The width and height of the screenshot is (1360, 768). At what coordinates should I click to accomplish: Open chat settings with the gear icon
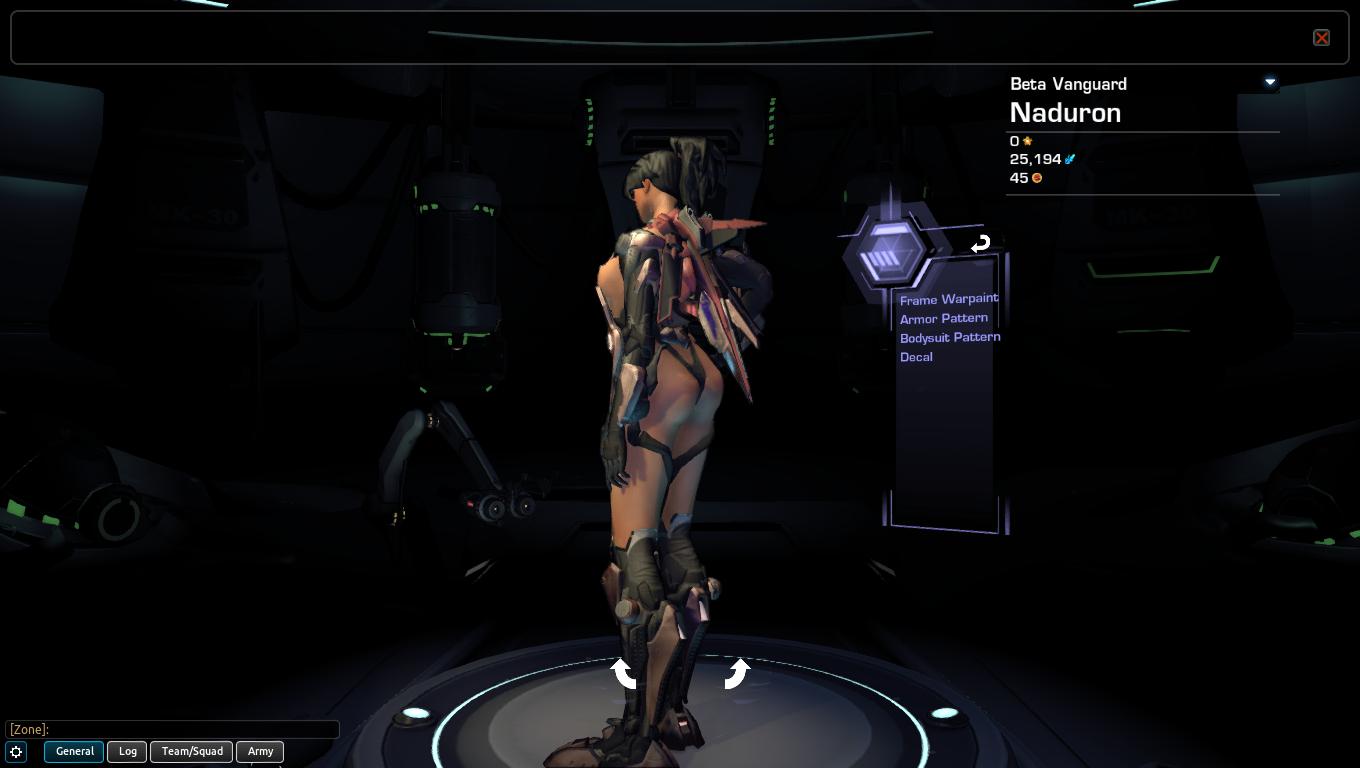pos(17,751)
